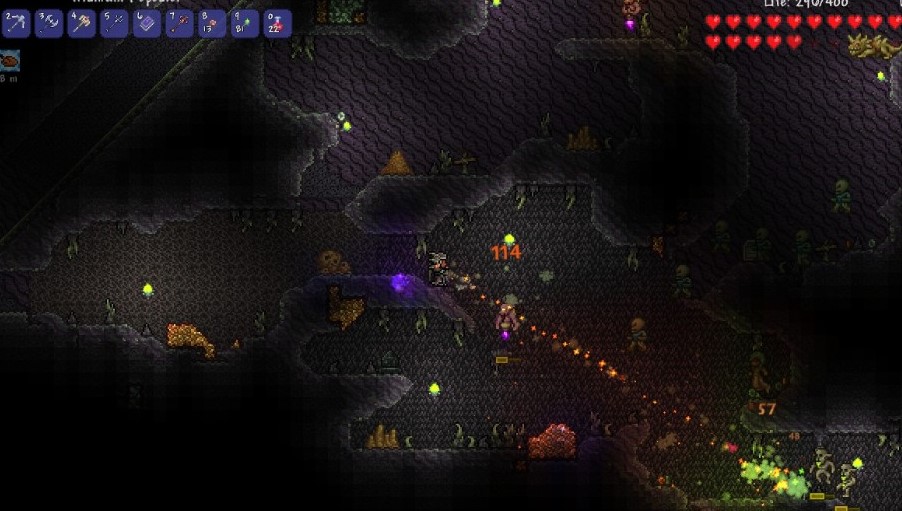Equip the double-bladed axe in slot 3
This screenshot has width=902, height=511.
point(49,23)
